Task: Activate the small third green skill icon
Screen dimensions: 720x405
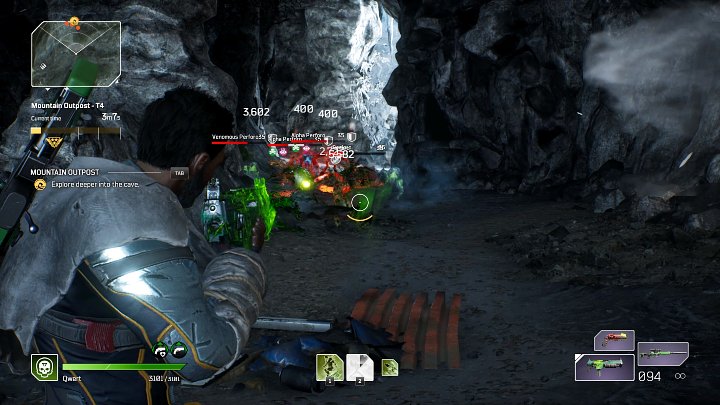Action: (388, 367)
